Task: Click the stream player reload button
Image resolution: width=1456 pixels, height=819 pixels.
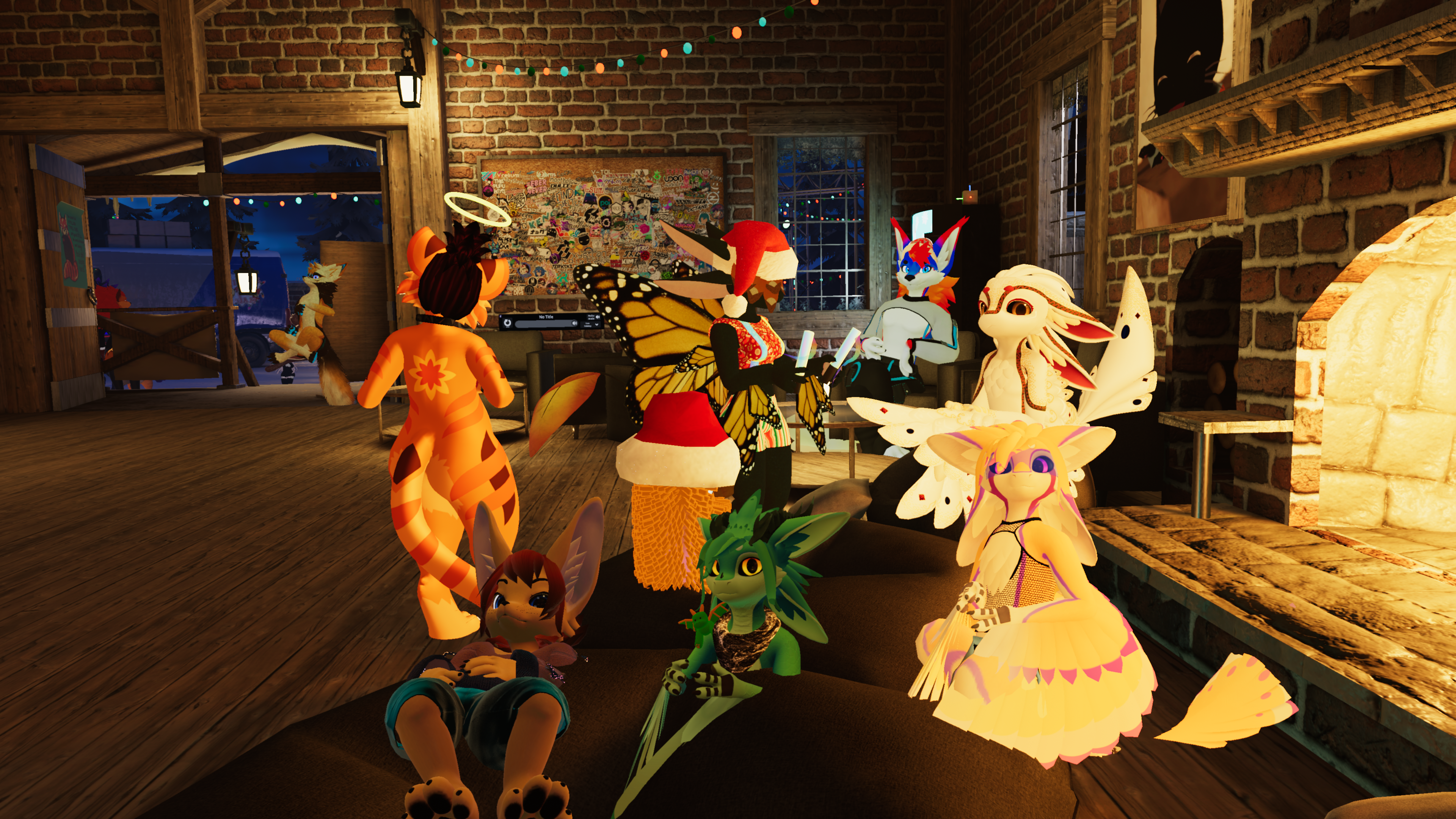Action: point(508,323)
